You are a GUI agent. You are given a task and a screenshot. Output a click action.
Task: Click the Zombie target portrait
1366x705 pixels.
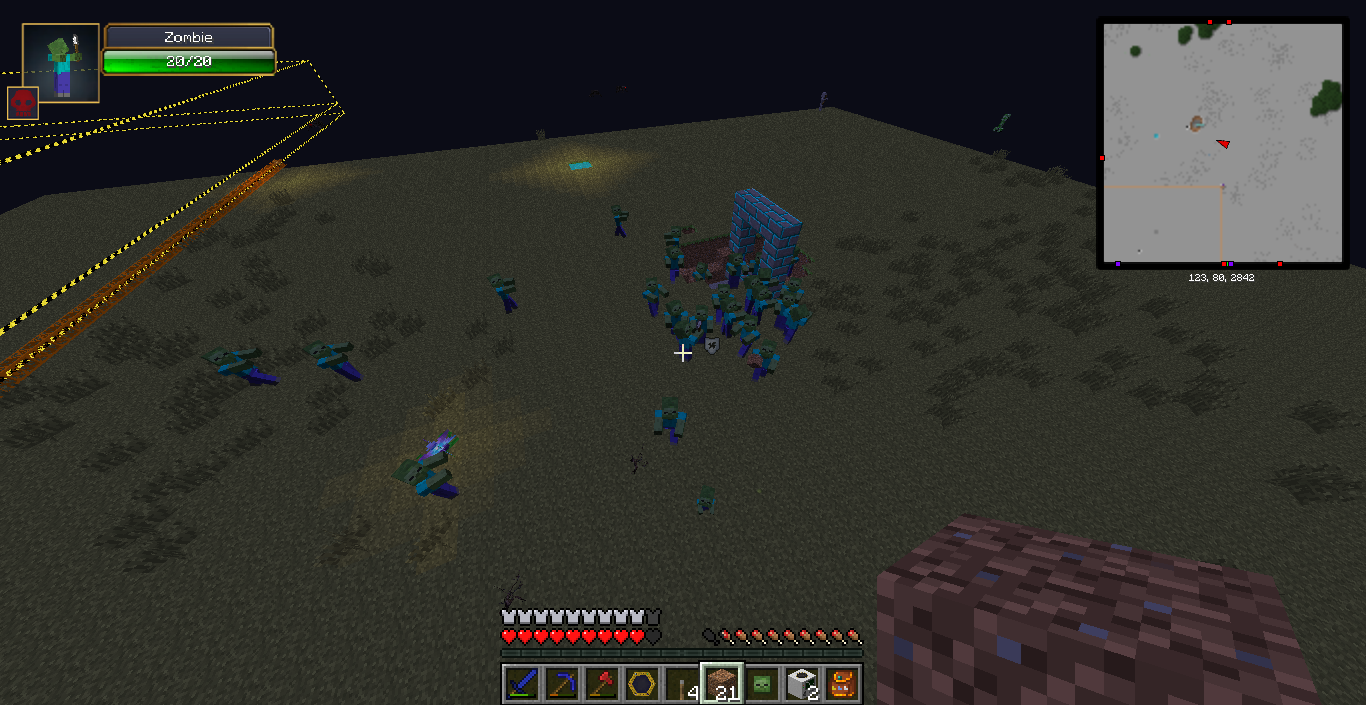pos(61,63)
